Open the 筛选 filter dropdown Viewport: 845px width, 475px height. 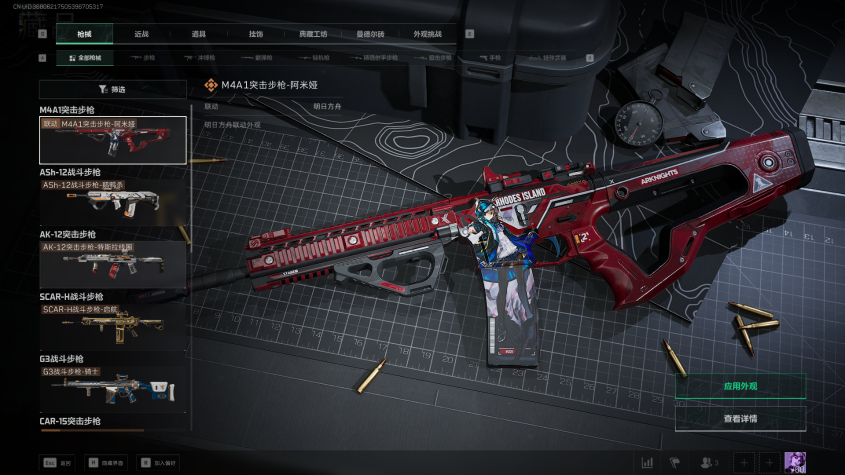pos(112,89)
